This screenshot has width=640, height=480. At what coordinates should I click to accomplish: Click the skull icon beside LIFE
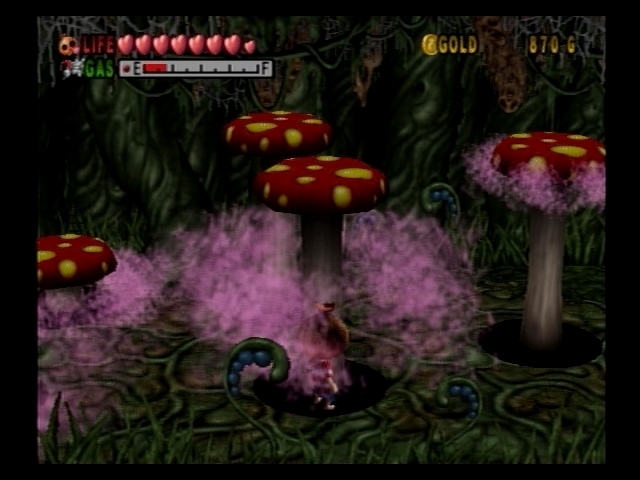click(68, 45)
